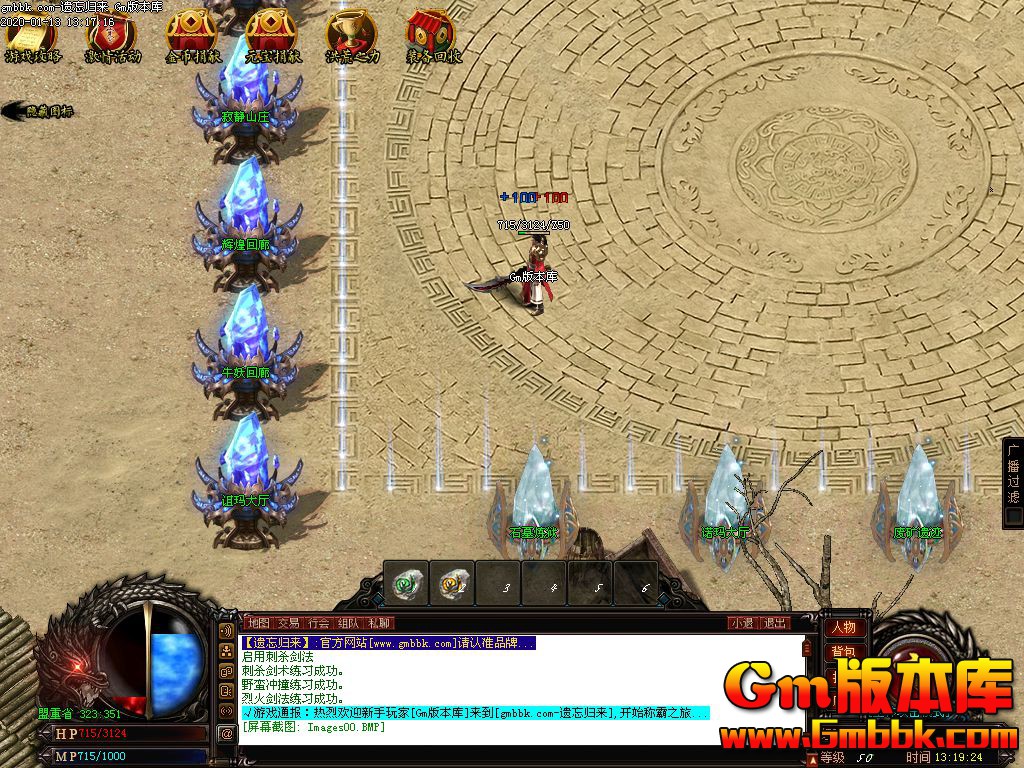Click the @ chat channel button
Screen dimensions: 1024x768
(226, 733)
